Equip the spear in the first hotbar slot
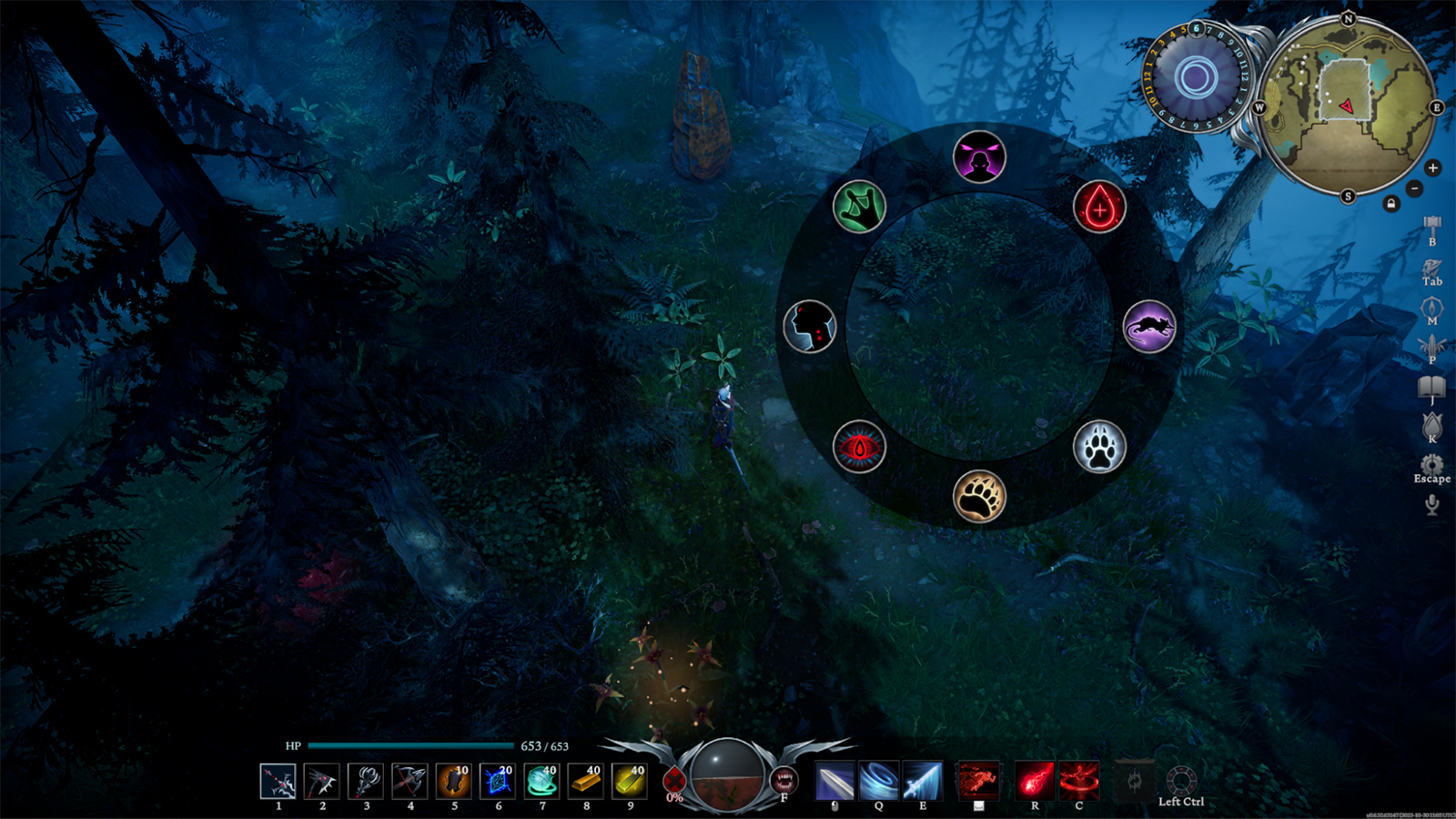Image resolution: width=1456 pixels, height=819 pixels. [x=278, y=781]
